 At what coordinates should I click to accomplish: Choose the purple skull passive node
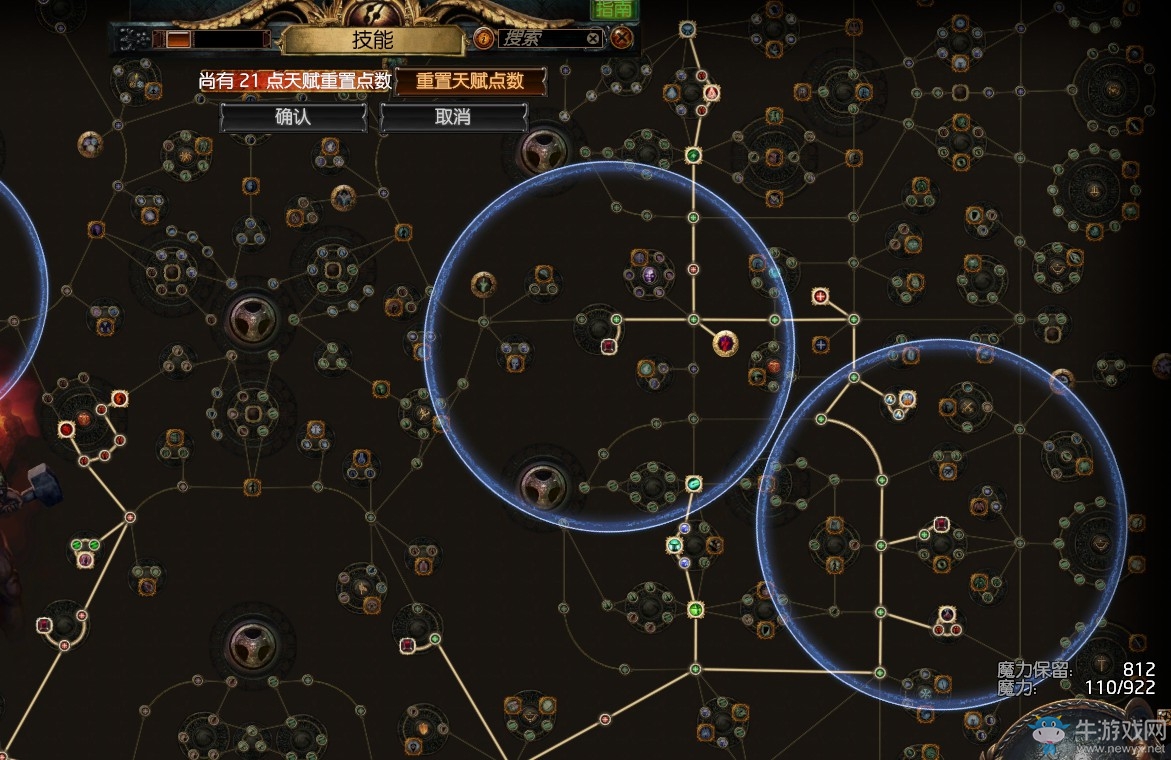[x=649, y=276]
